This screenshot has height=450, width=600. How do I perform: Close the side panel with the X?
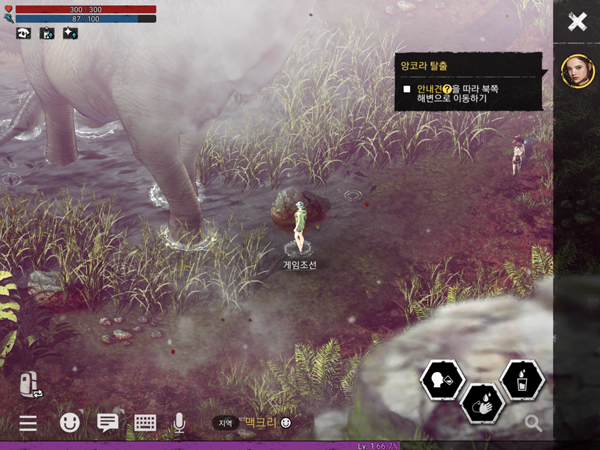[577, 22]
